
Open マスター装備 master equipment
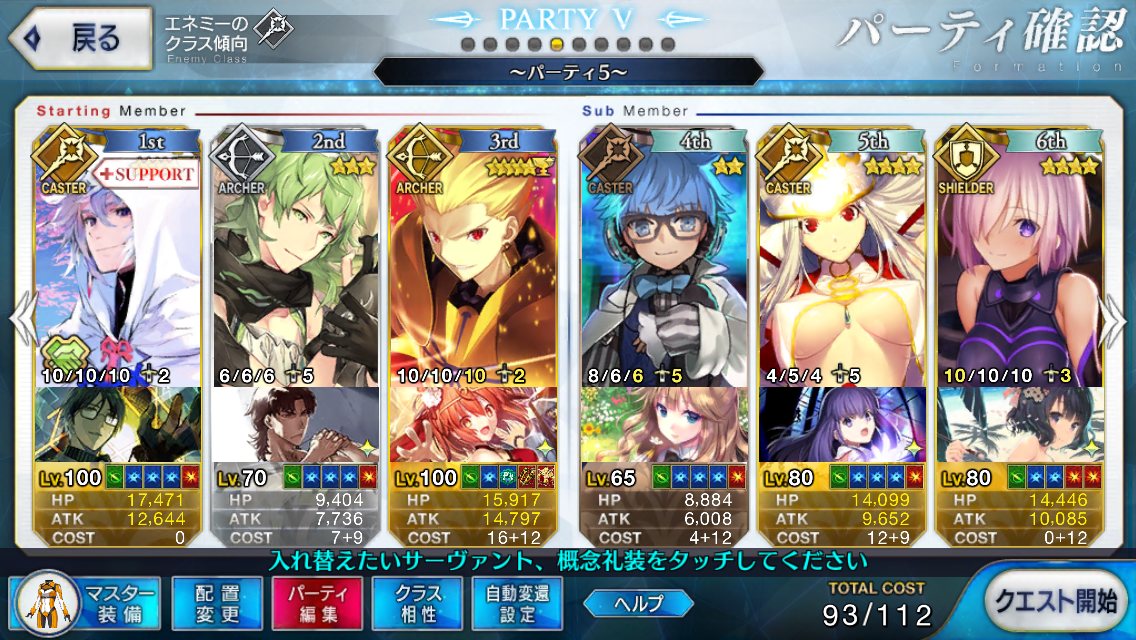[x=87, y=603]
